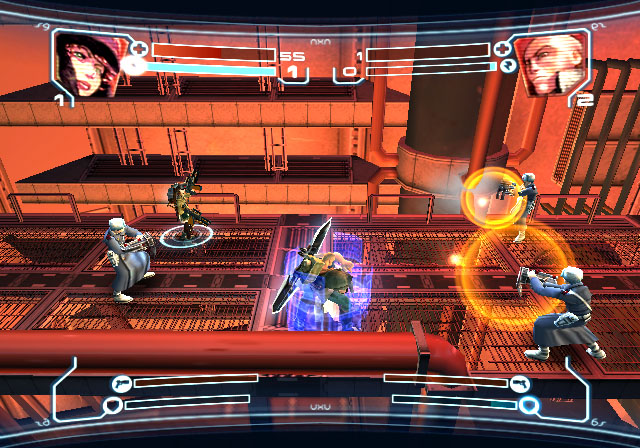Click player 2's pistol weapon icon

(x=520, y=383)
